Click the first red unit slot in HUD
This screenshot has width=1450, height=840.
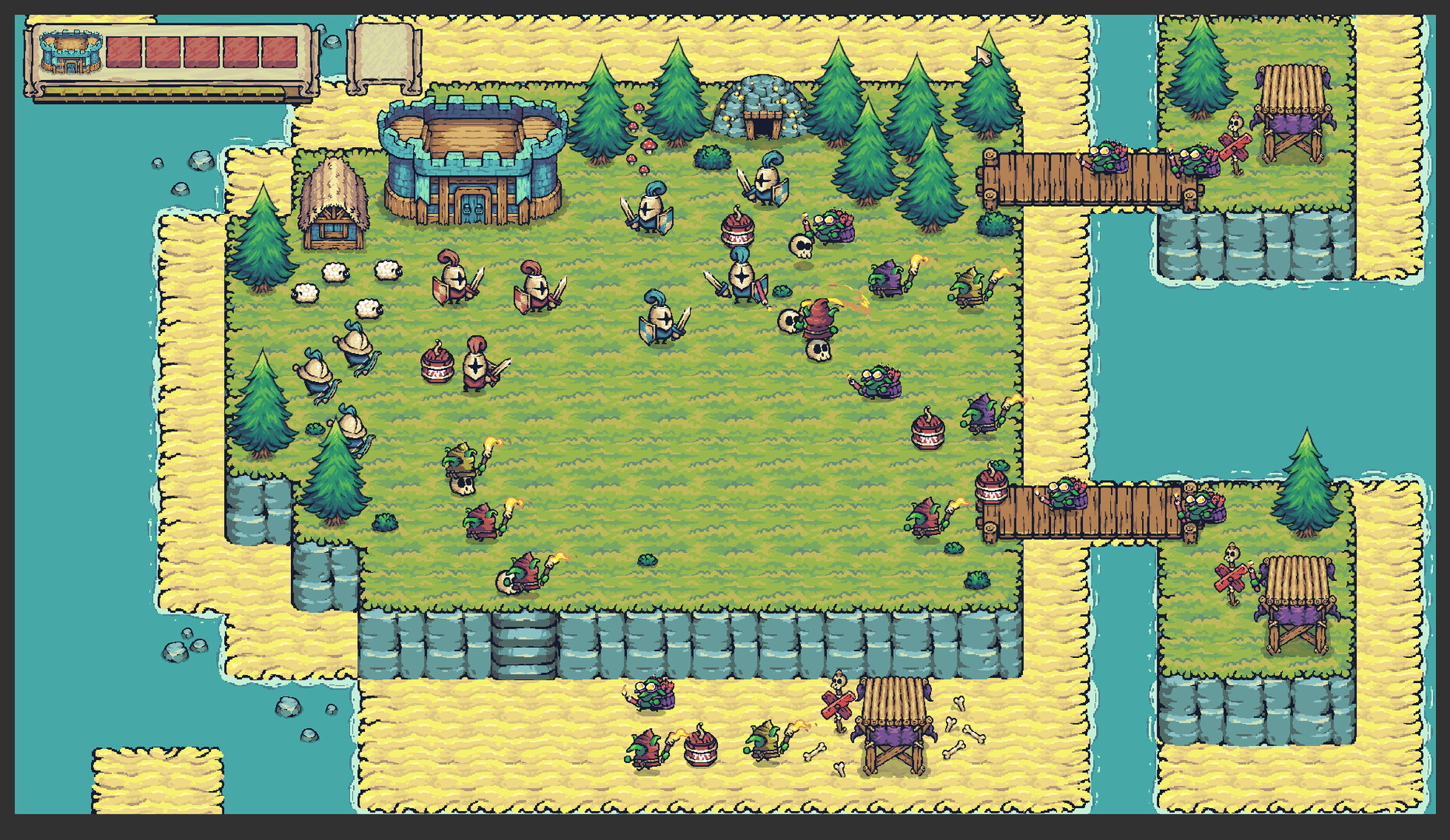[x=124, y=51]
